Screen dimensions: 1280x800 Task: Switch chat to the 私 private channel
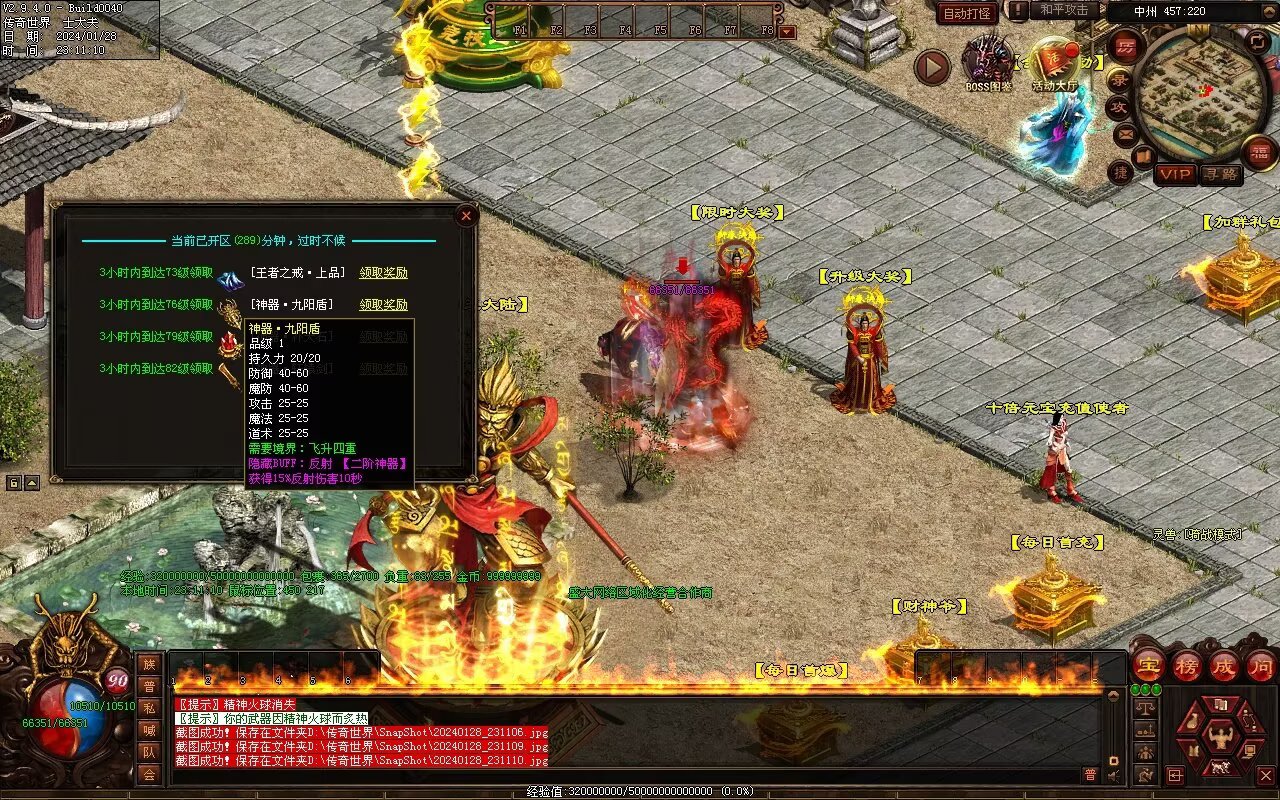click(149, 708)
